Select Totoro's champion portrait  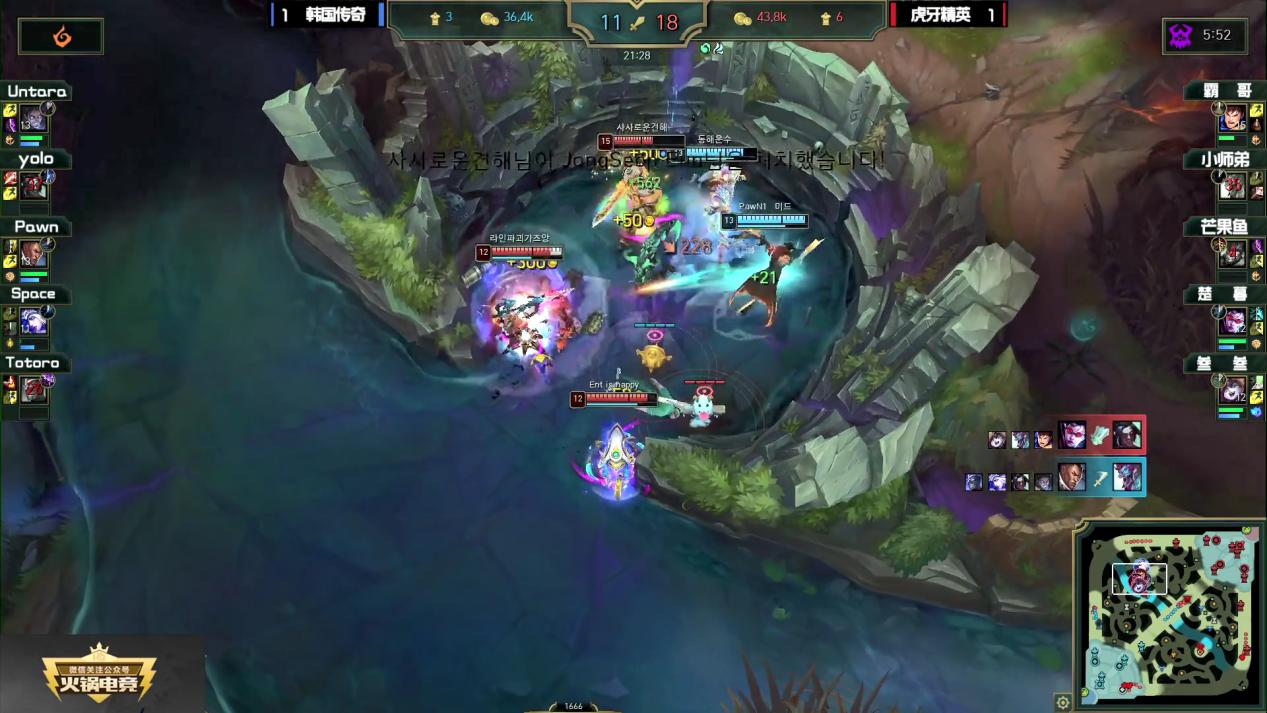click(33, 390)
